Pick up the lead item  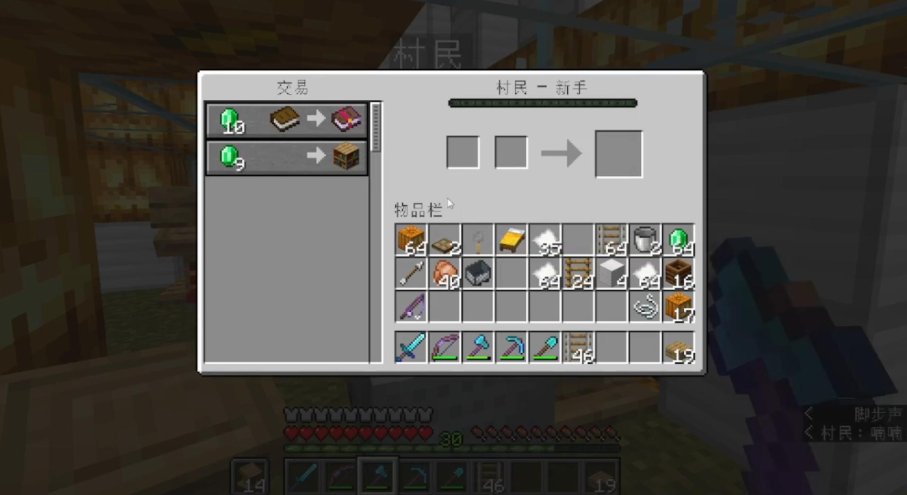[x=645, y=306]
